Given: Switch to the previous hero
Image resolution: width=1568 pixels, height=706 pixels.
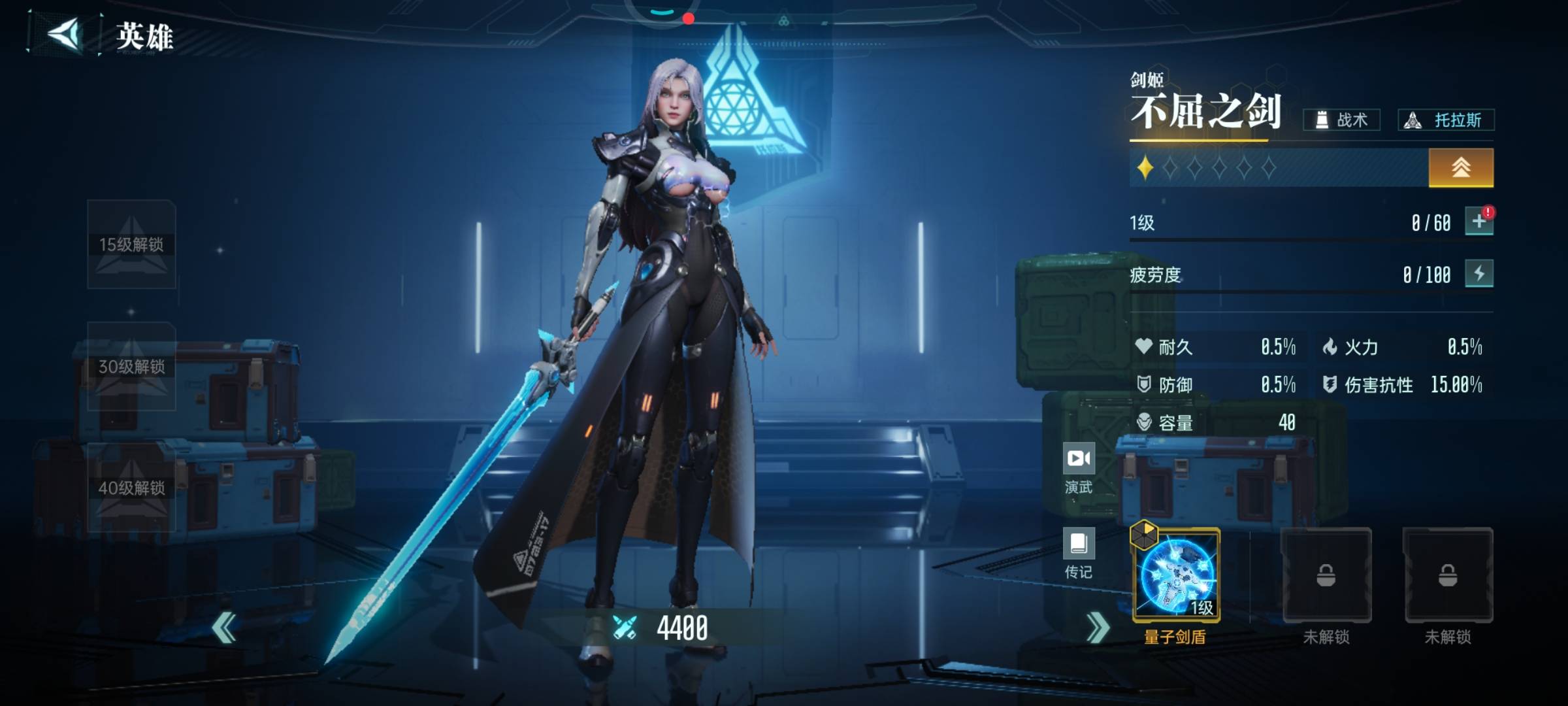Looking at the screenshot, I should [x=224, y=628].
